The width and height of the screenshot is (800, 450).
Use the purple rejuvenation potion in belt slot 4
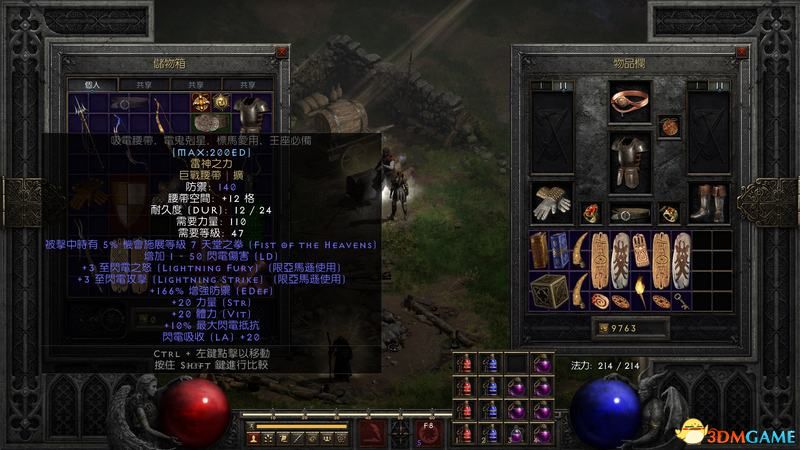(x=541, y=431)
